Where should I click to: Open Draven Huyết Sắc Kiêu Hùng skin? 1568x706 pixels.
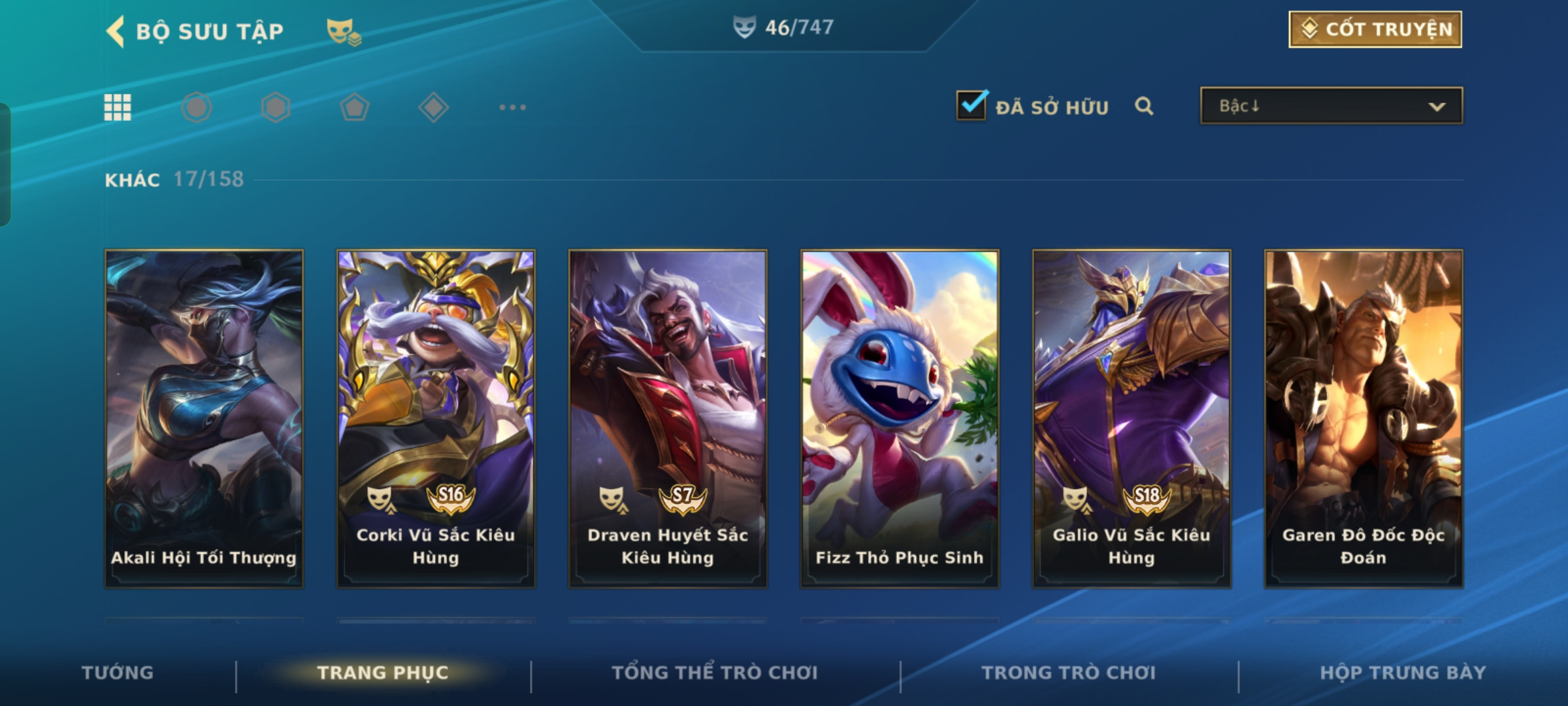point(668,418)
